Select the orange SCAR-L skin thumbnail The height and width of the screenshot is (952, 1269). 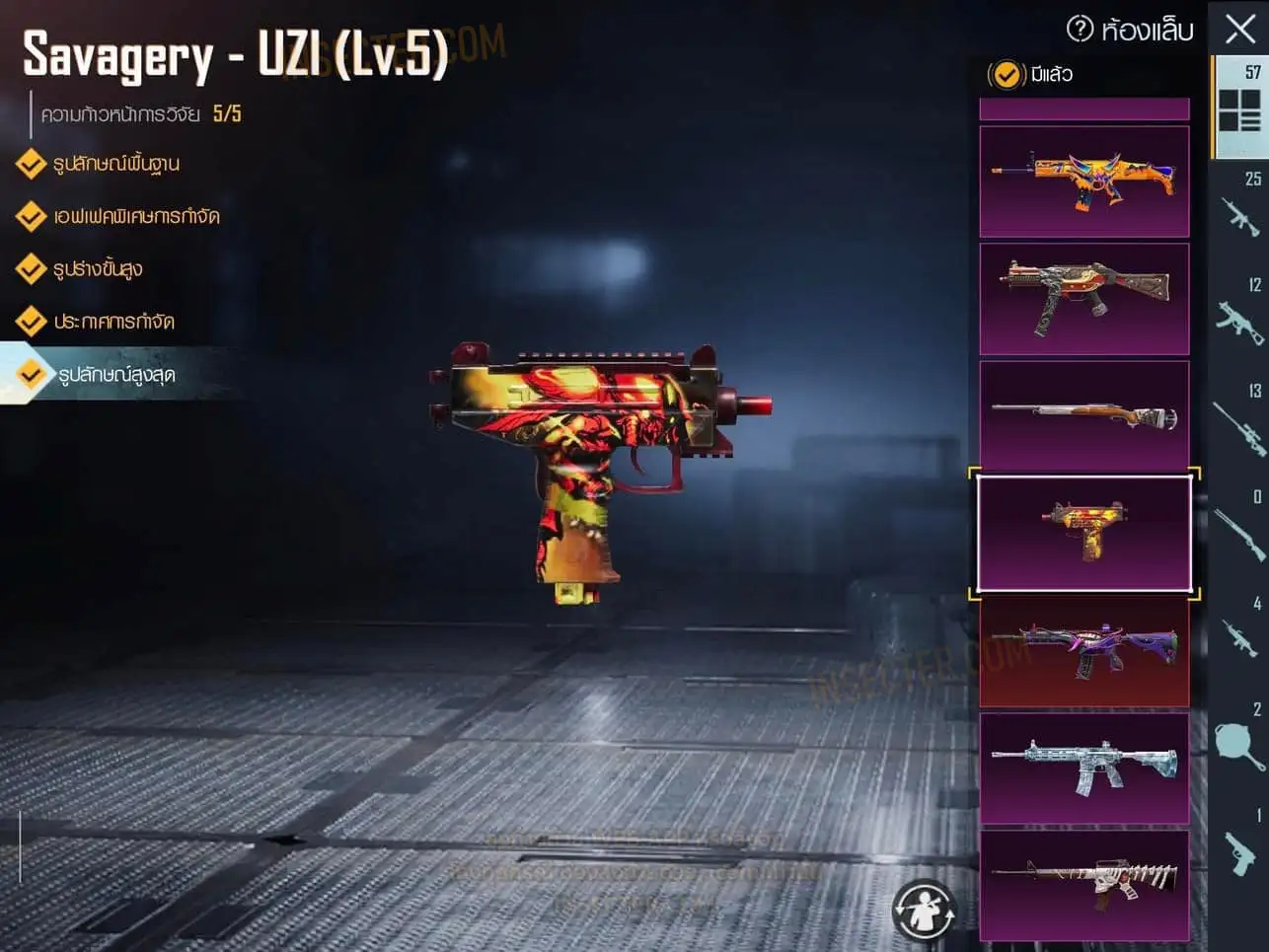(x=1083, y=182)
